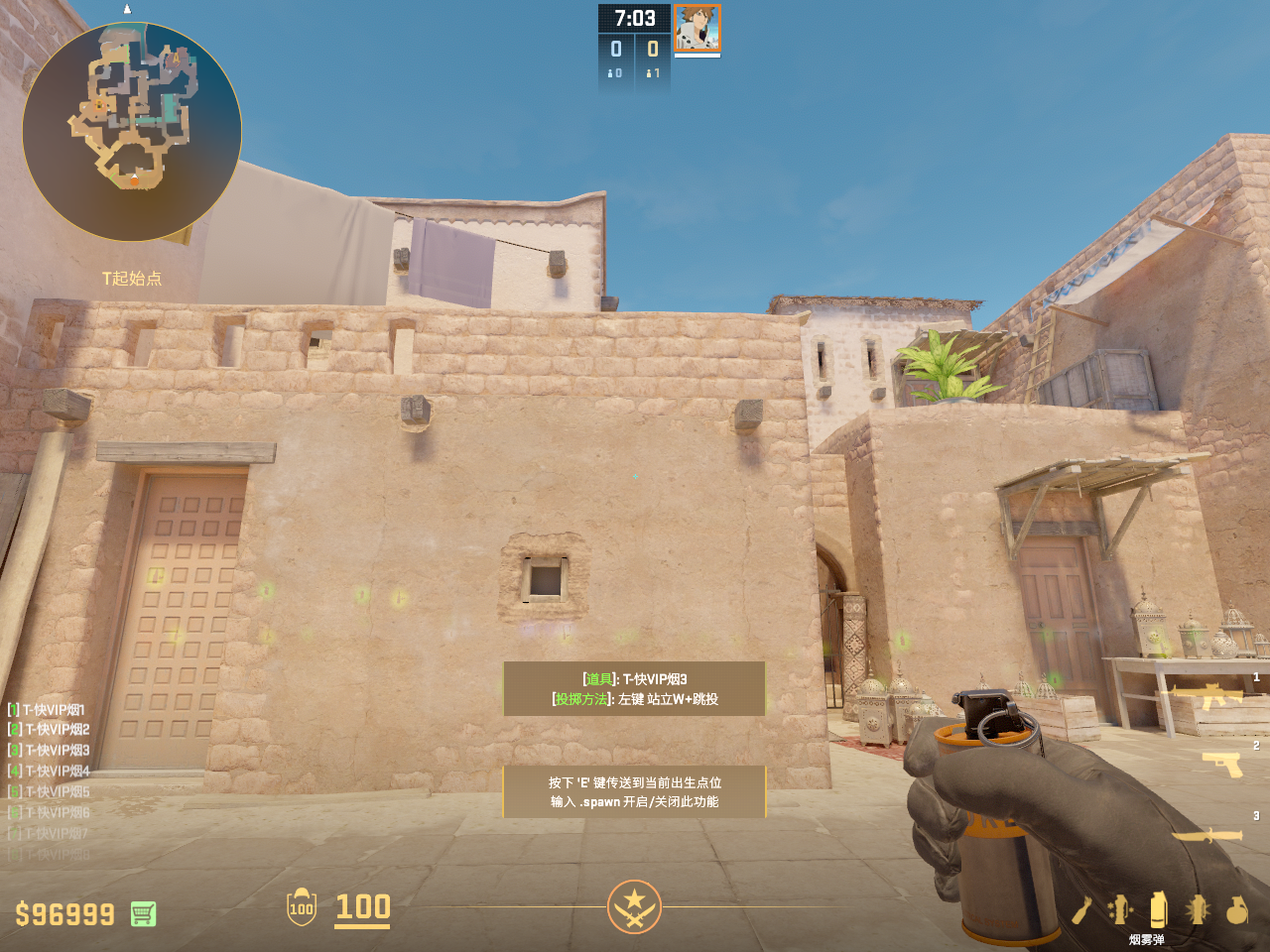
Task: Select the highlighted smoke grenade icon
Action: pos(1158,909)
